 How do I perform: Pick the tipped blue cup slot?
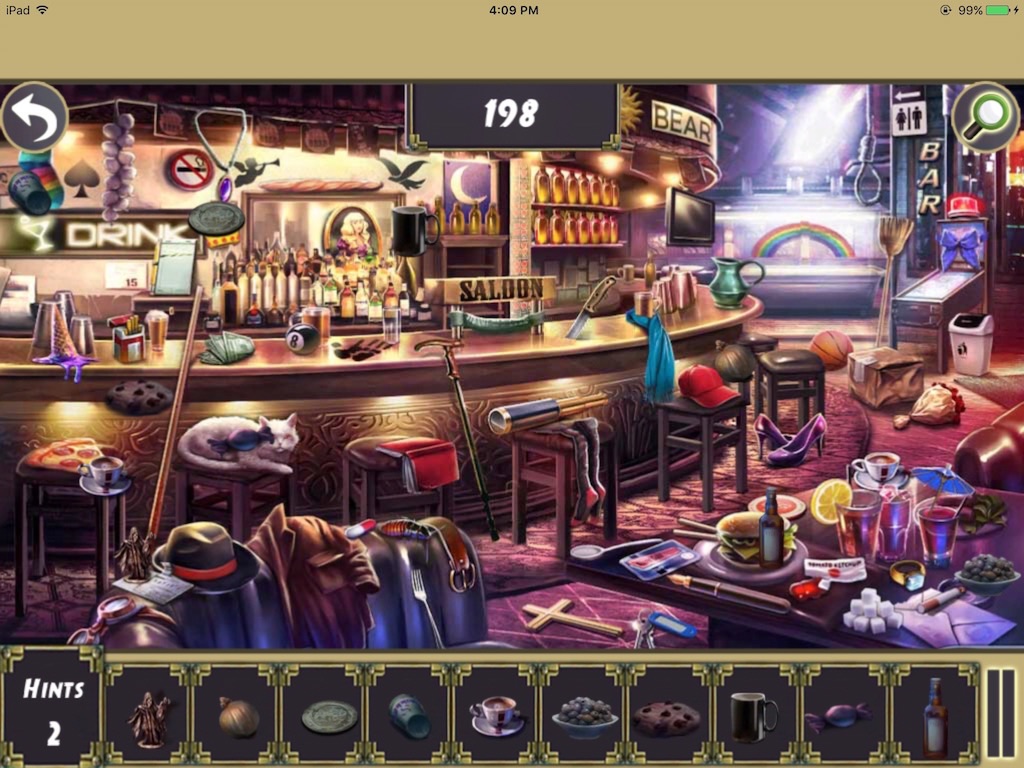coord(410,717)
